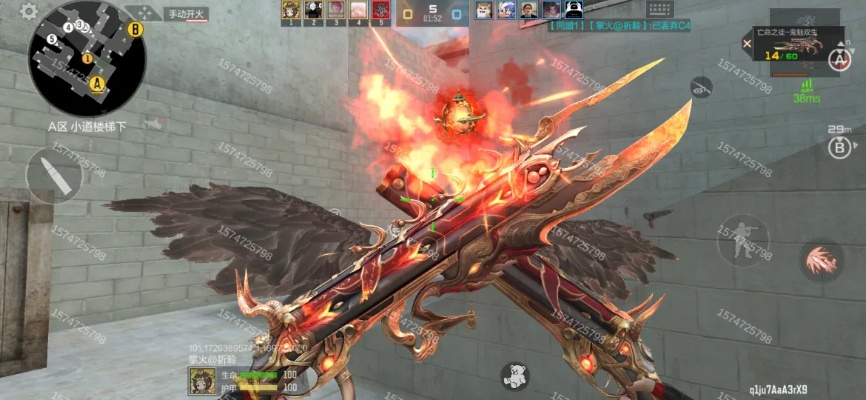The width and height of the screenshot is (866, 400).
Task: Tap the gun view eye icon
Action: point(702,85)
